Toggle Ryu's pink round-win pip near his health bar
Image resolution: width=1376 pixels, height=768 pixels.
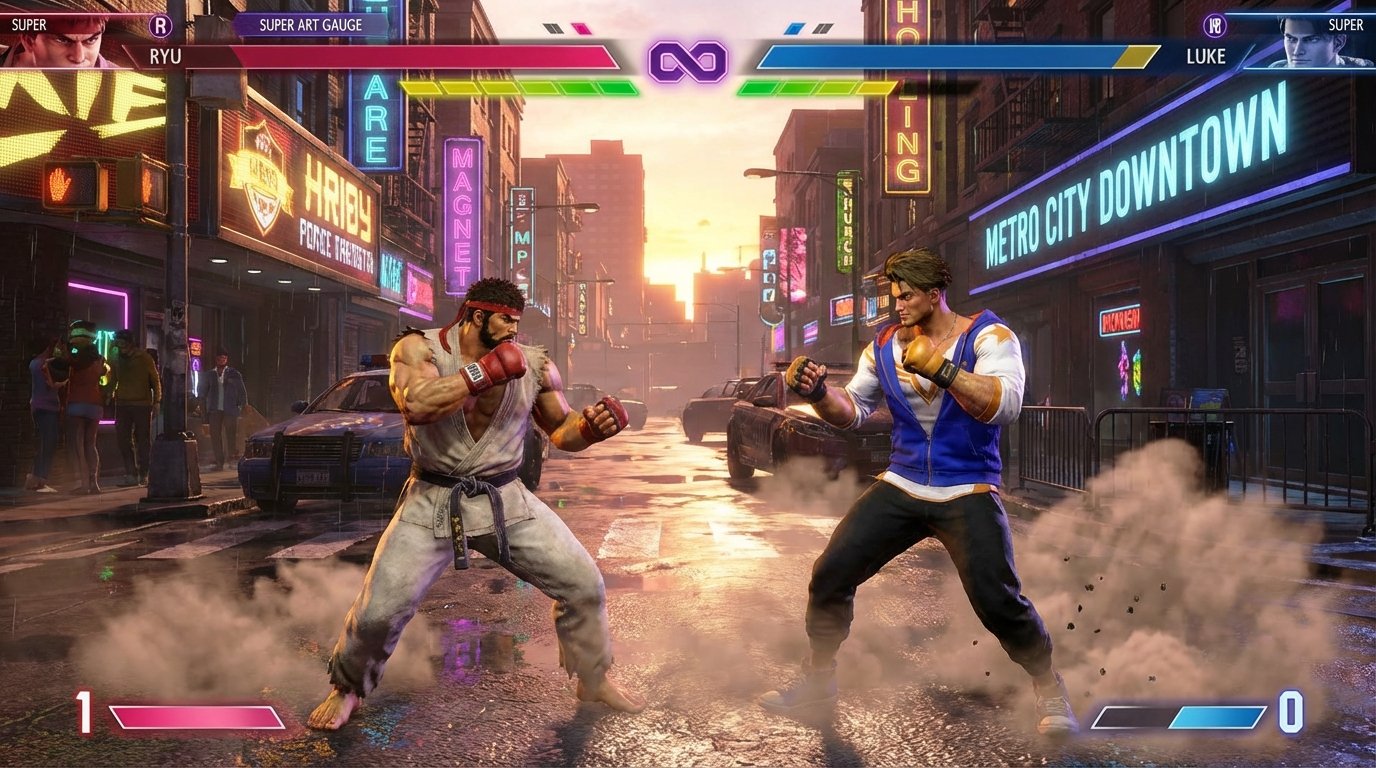coord(580,28)
